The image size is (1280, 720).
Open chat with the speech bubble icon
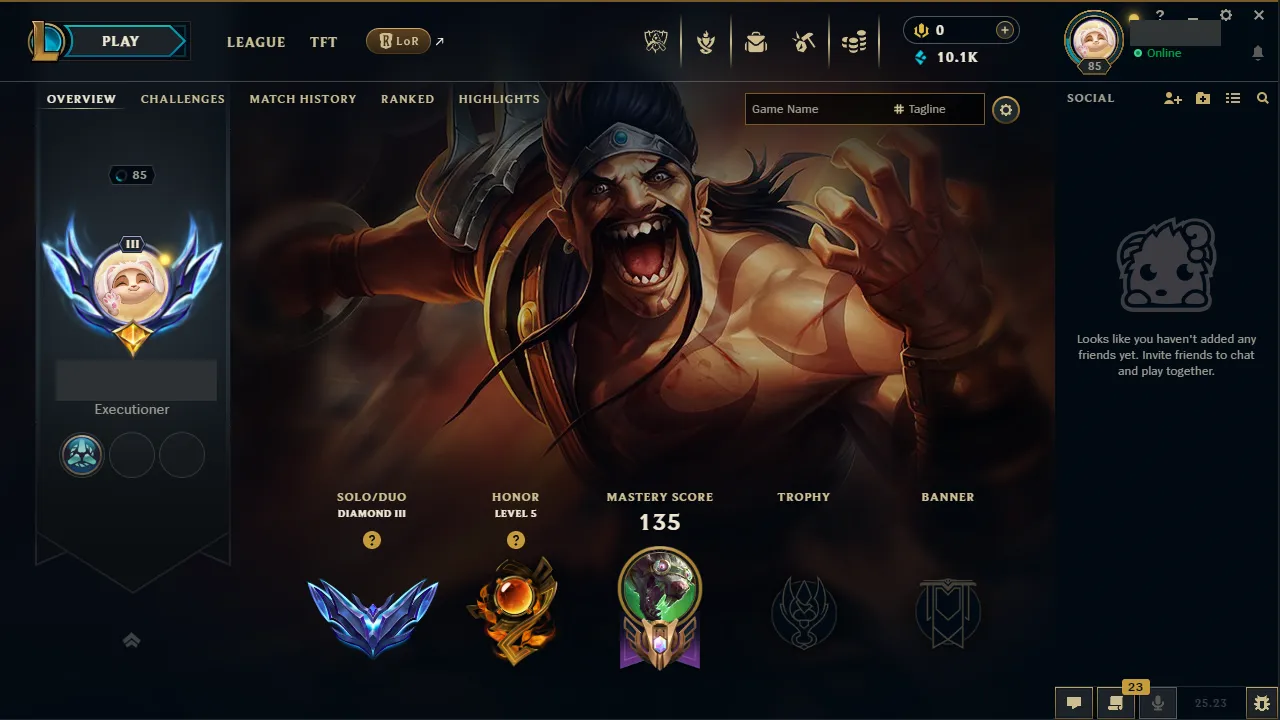[1073, 703]
